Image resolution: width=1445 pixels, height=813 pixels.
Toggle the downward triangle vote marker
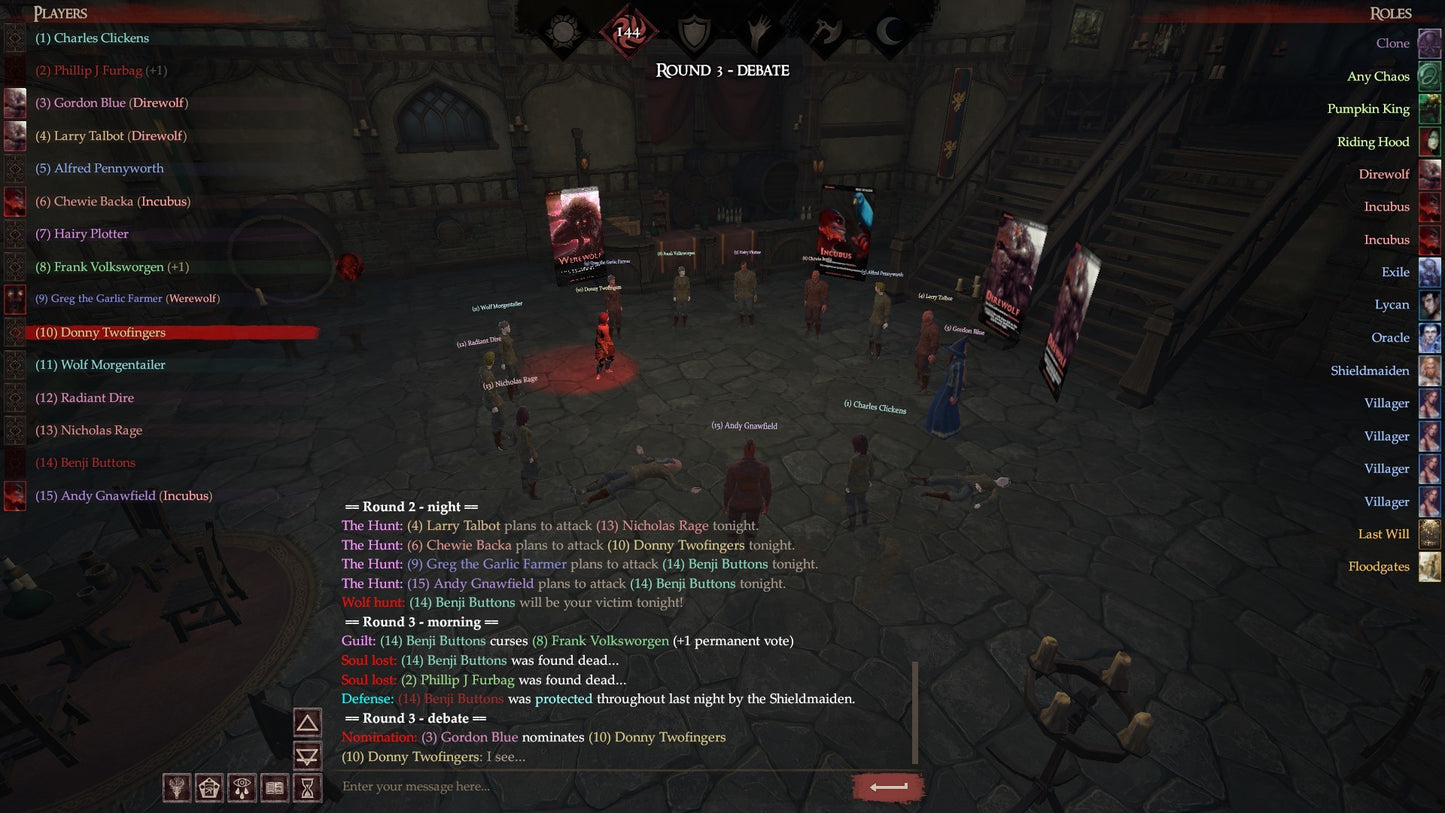point(306,755)
